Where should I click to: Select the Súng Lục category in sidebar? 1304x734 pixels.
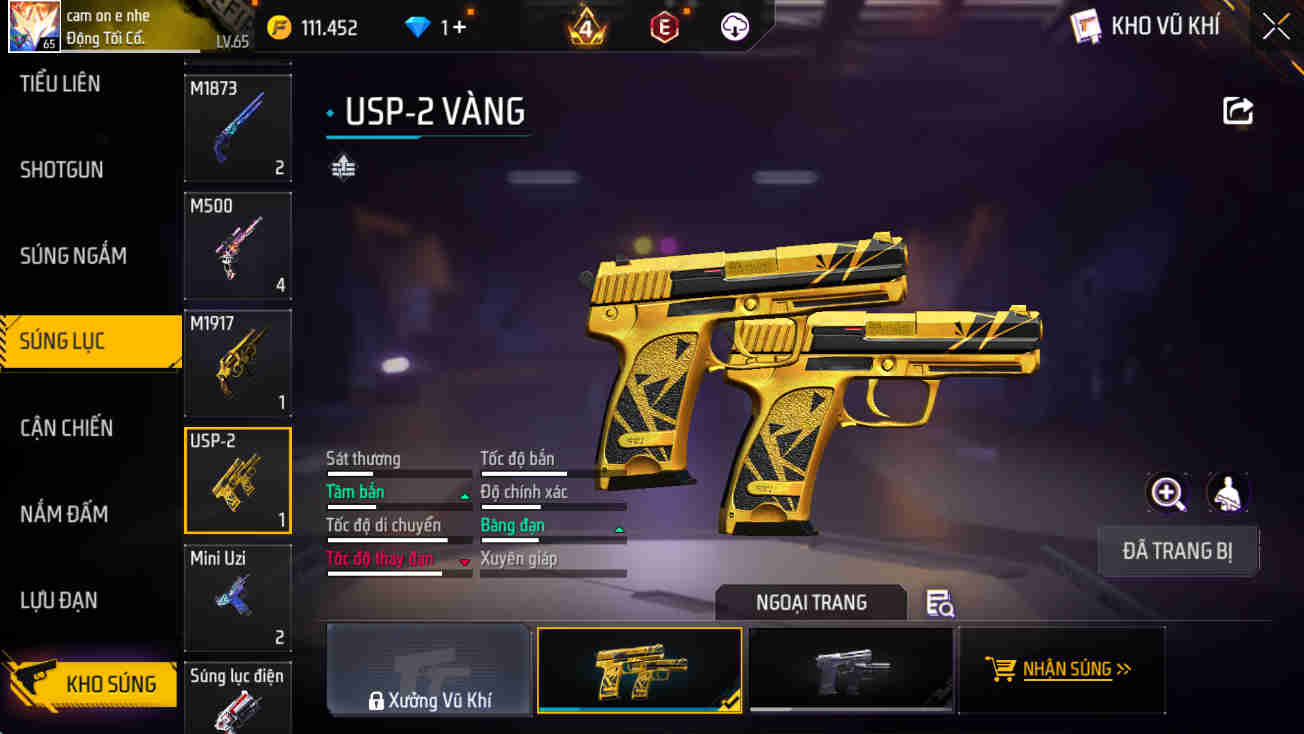90,341
